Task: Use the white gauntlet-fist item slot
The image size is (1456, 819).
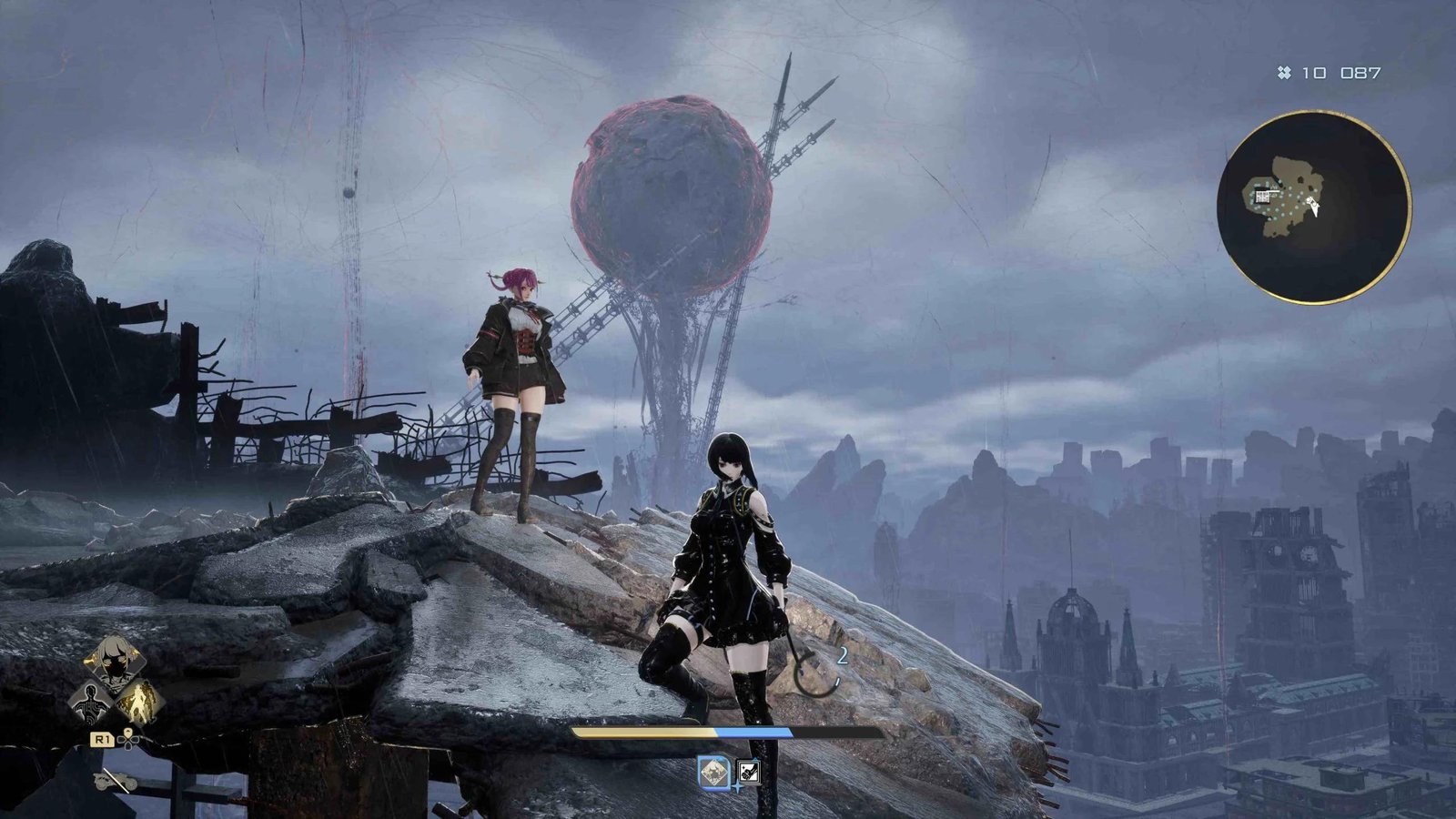Action: (x=748, y=772)
